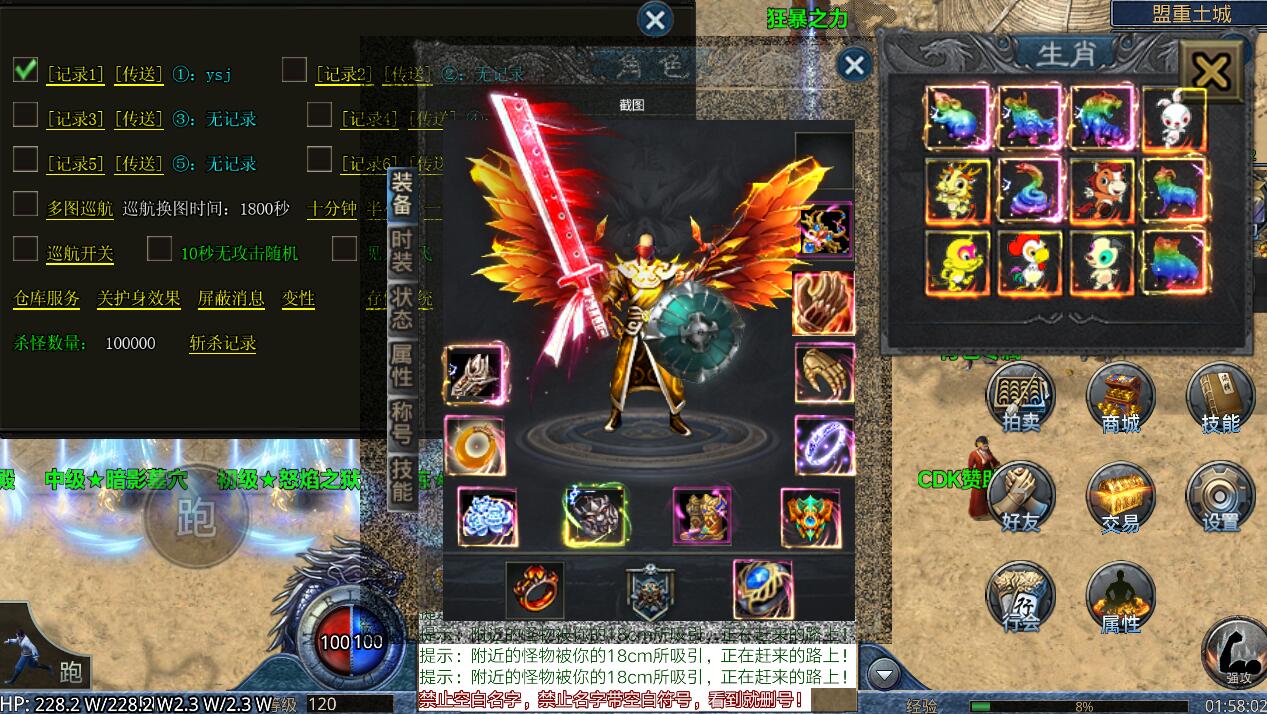Close the teleport record panel

655,19
